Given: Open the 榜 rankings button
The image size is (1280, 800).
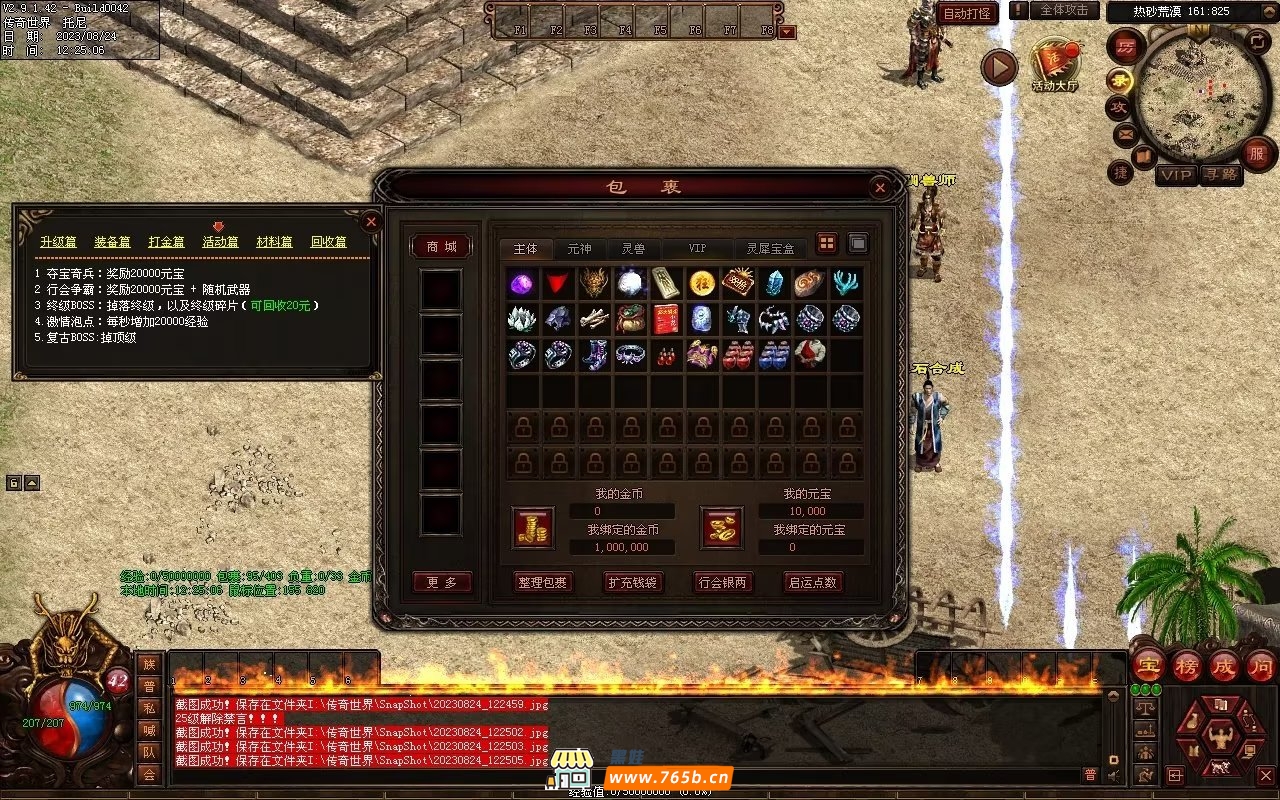Looking at the screenshot, I should point(1186,666).
